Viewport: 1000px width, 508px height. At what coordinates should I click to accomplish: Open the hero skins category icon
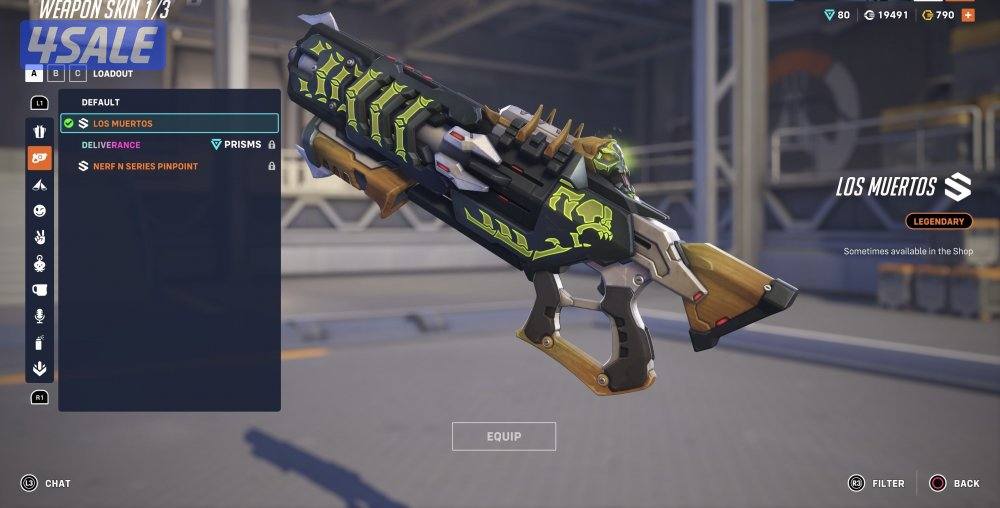coord(39,132)
